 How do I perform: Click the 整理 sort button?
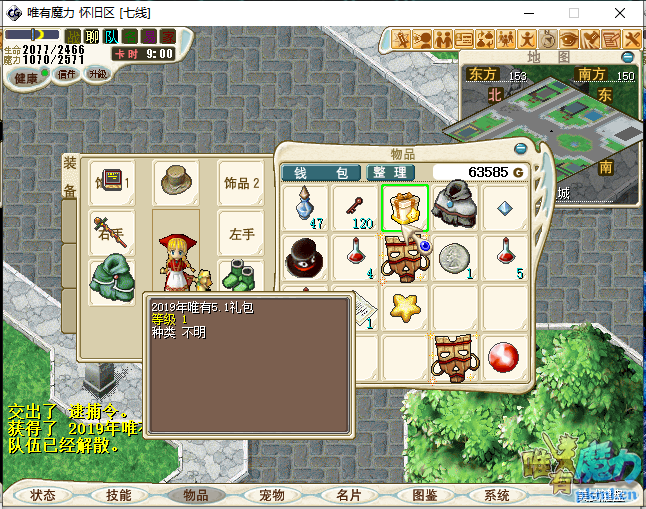point(391,173)
